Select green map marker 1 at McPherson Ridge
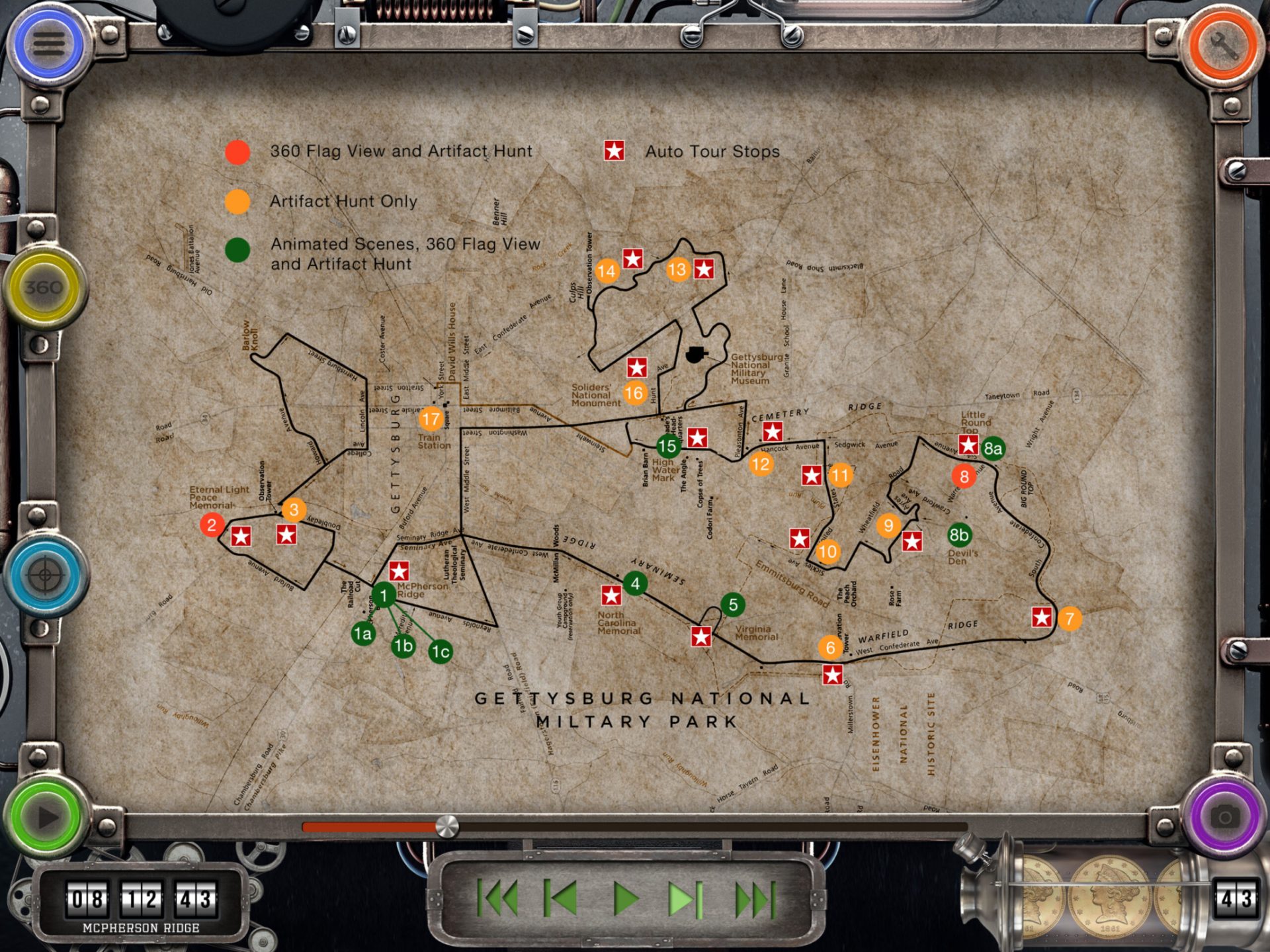1270x952 pixels. [x=384, y=595]
